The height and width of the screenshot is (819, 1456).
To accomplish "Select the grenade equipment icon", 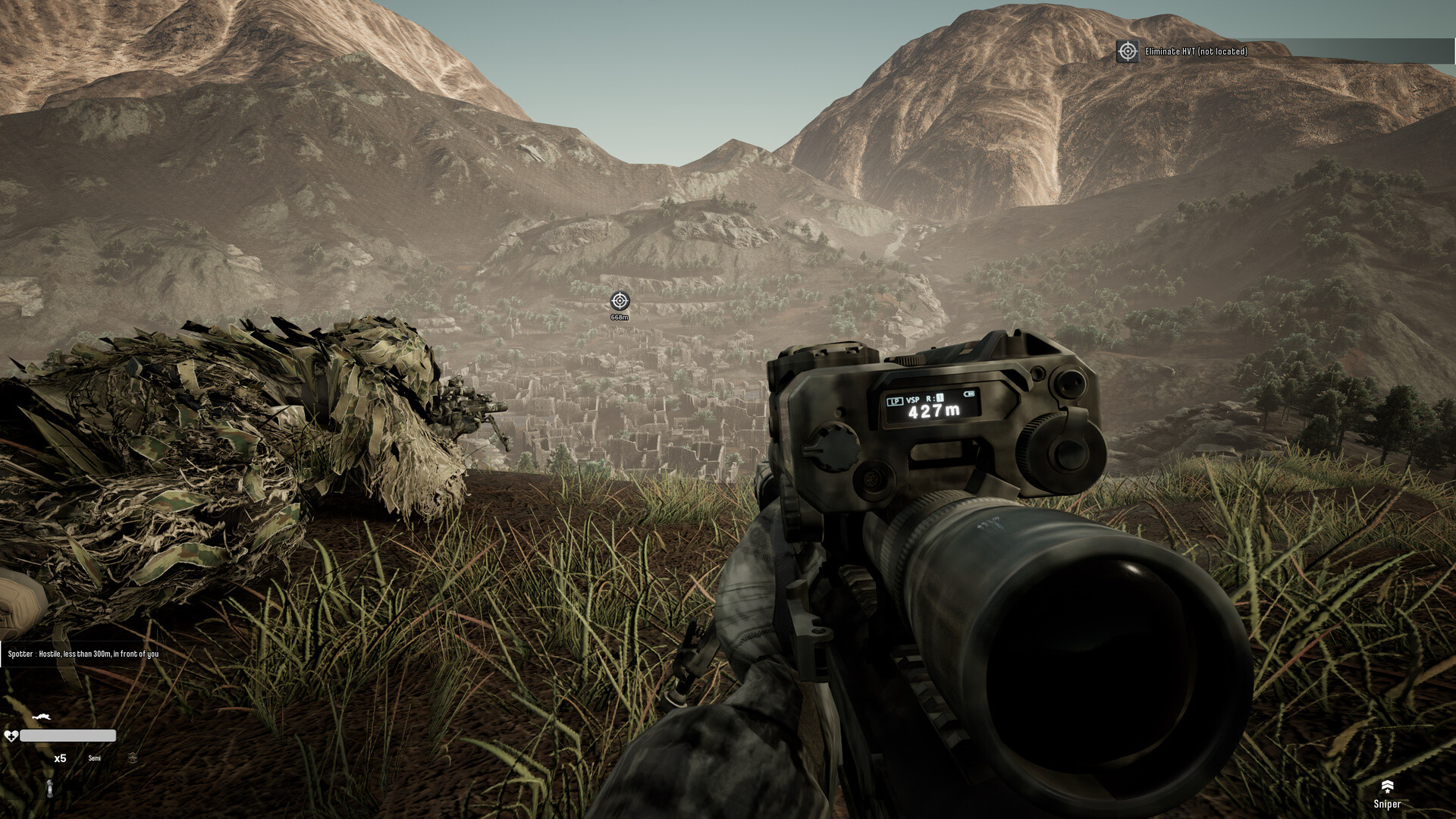I will tap(49, 788).
